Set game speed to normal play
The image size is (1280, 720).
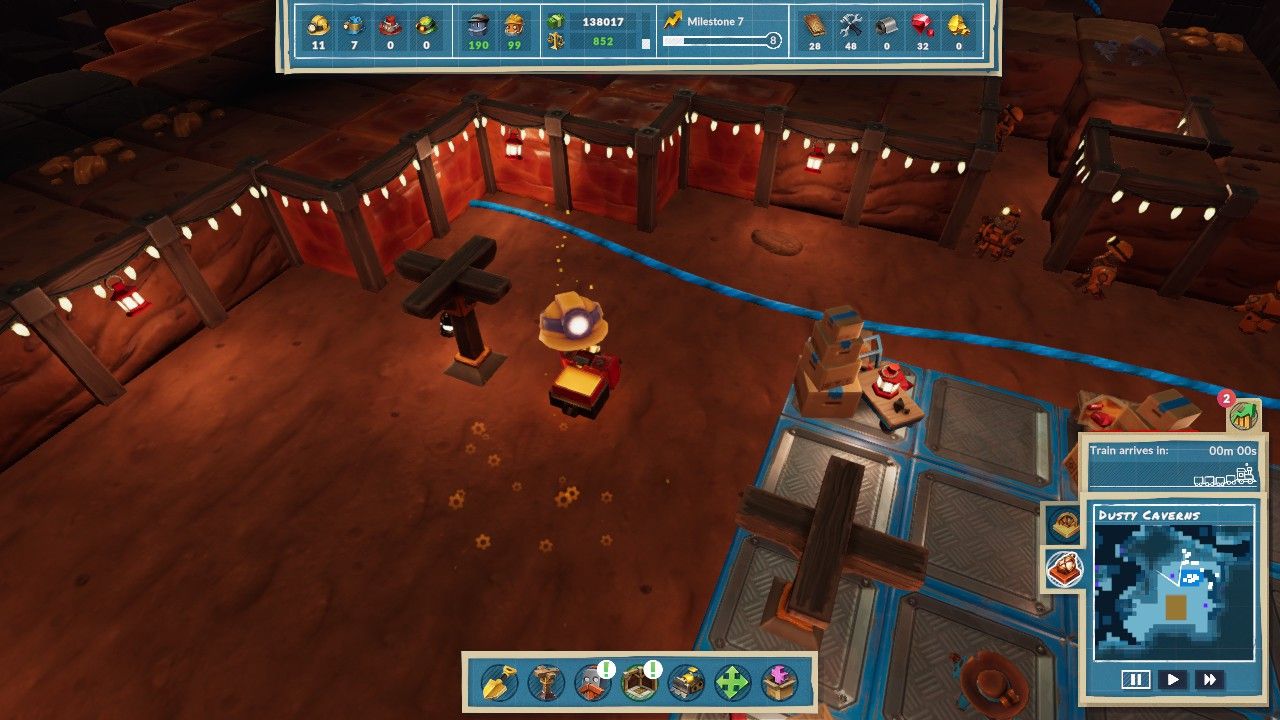click(1173, 680)
